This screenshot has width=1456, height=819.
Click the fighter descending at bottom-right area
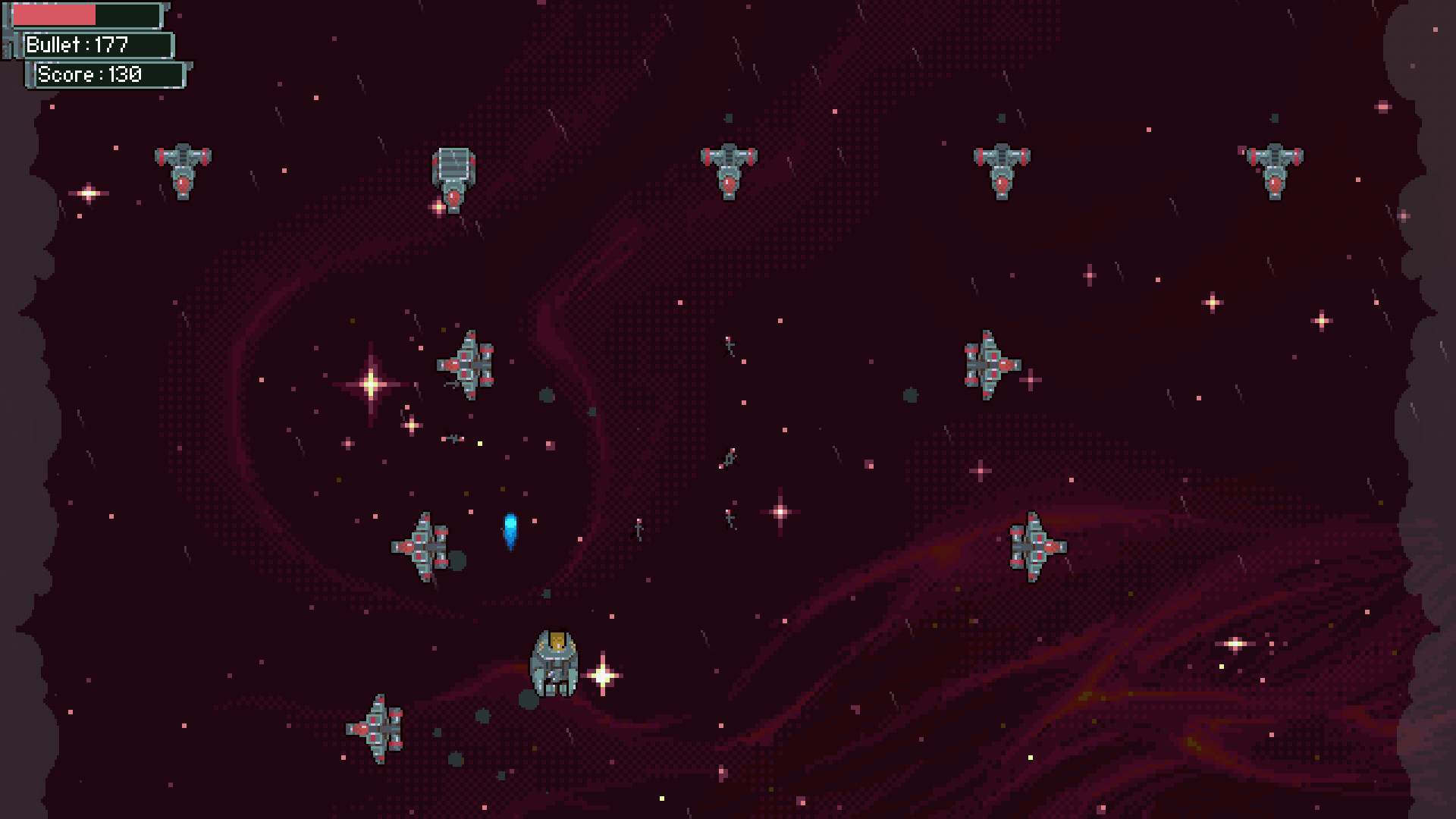coord(1035,546)
